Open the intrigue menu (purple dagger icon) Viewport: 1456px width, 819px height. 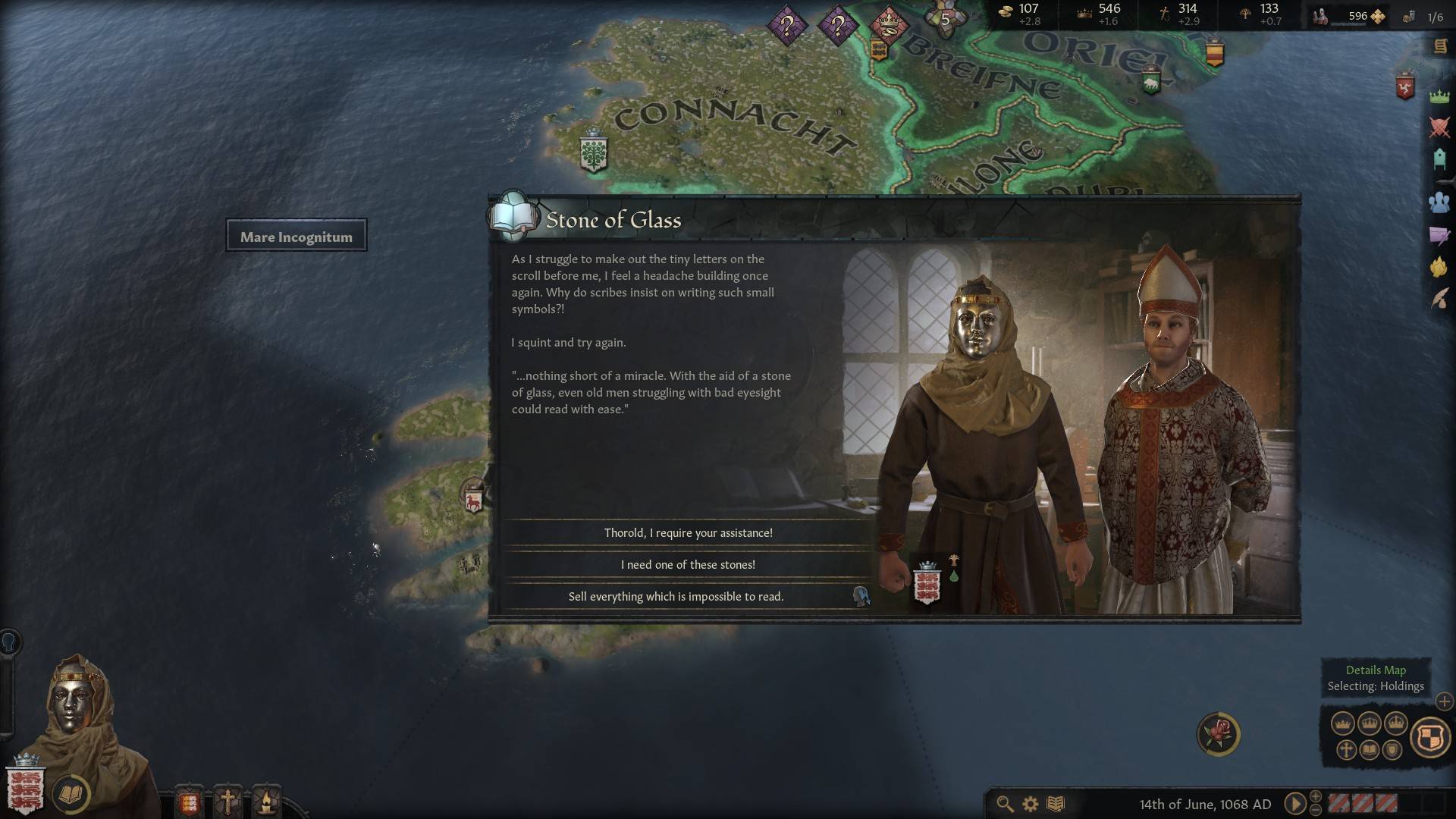point(1439,236)
